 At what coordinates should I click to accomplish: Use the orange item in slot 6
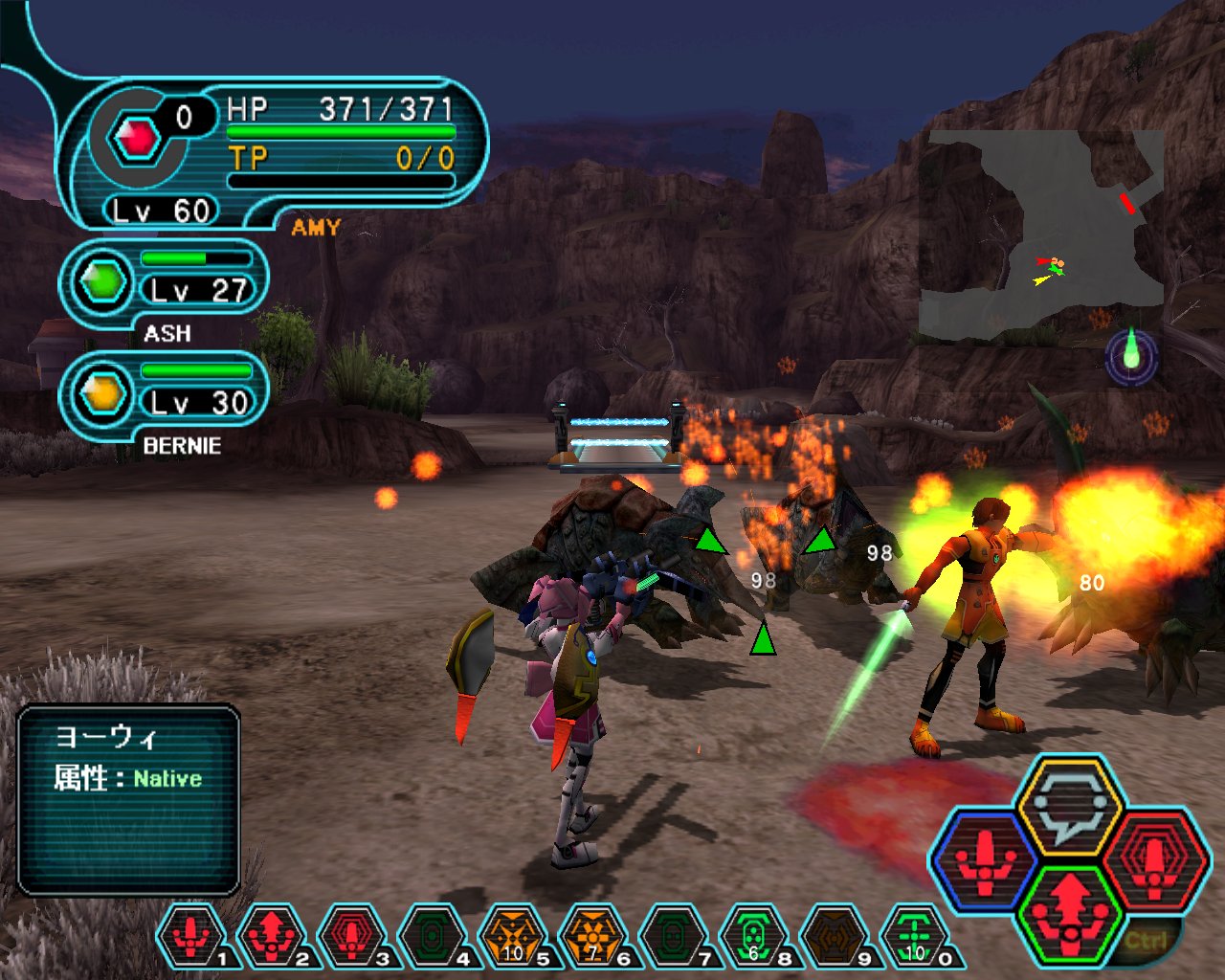tap(593, 935)
